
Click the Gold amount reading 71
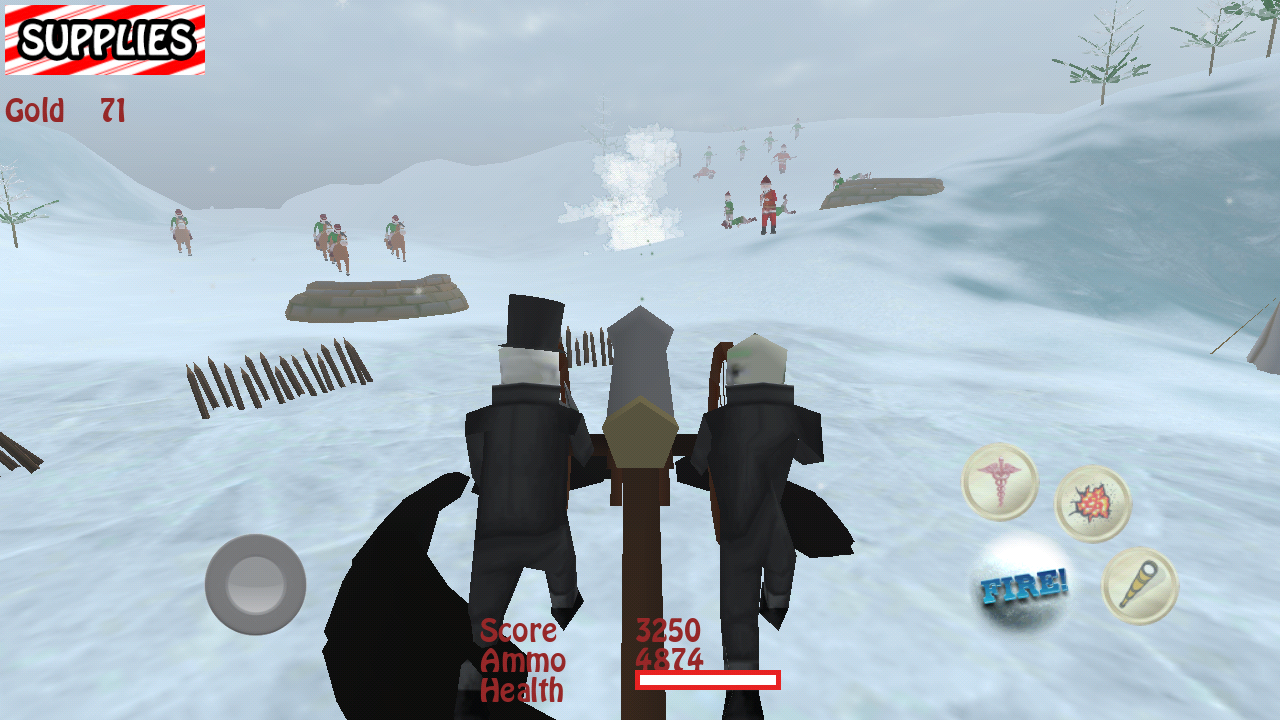click(x=113, y=112)
